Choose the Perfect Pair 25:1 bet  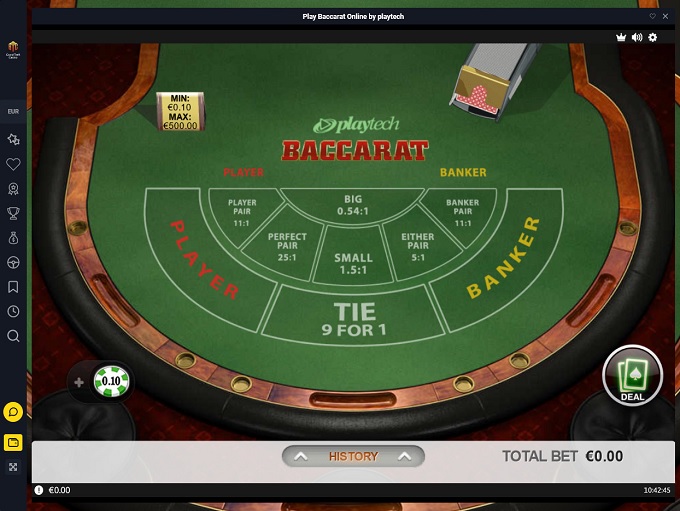(287, 247)
